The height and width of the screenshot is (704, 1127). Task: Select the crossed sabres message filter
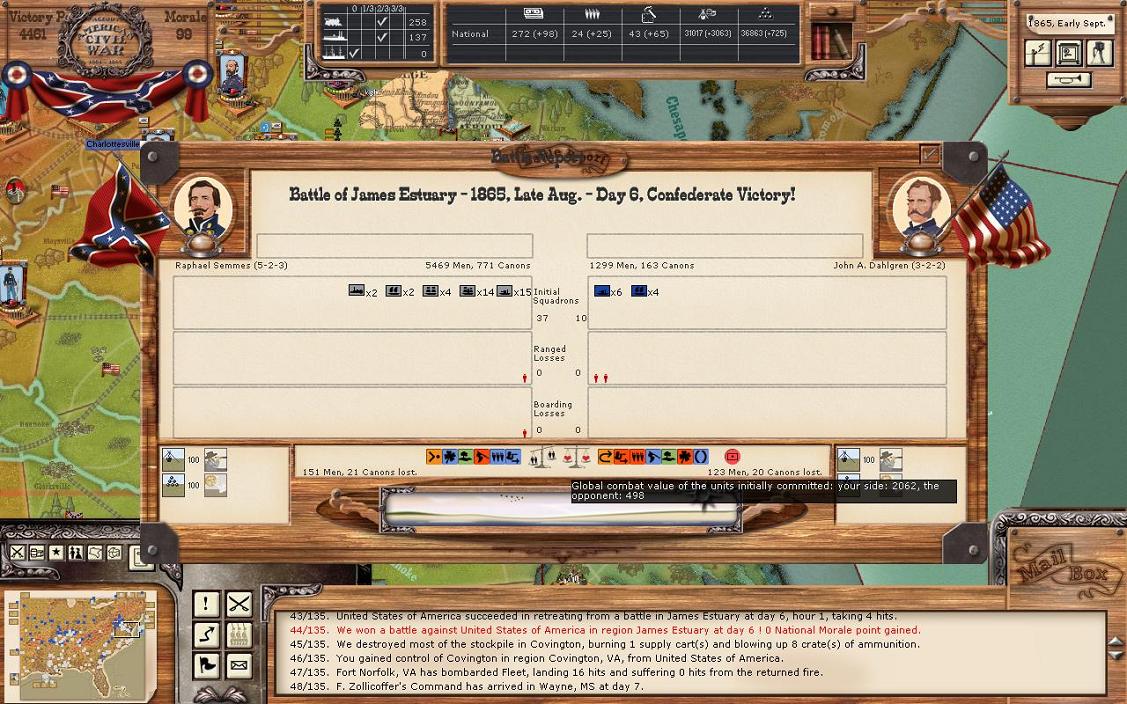coord(238,604)
